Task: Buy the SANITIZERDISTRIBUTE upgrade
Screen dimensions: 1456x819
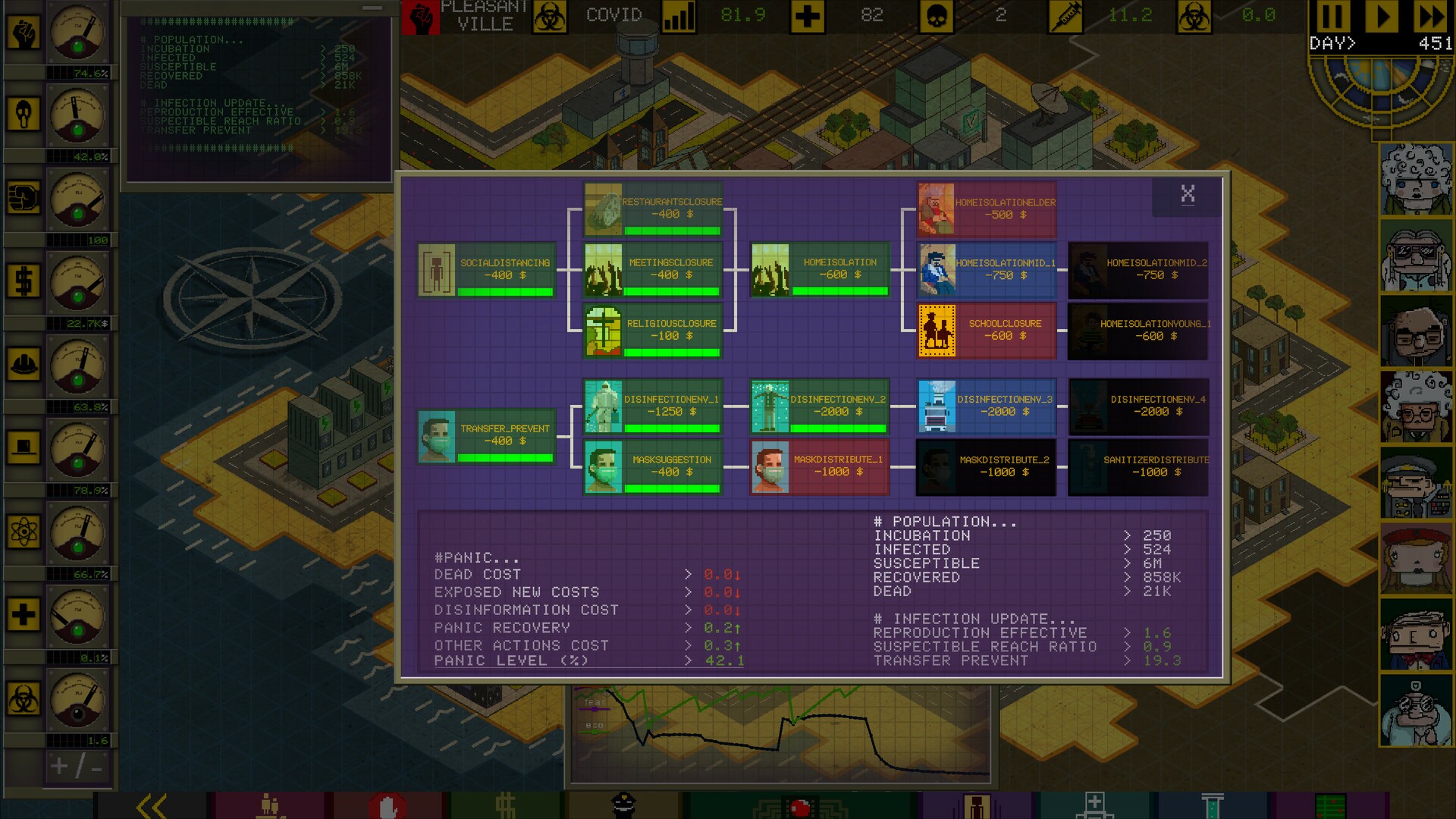Action: [x=1137, y=467]
